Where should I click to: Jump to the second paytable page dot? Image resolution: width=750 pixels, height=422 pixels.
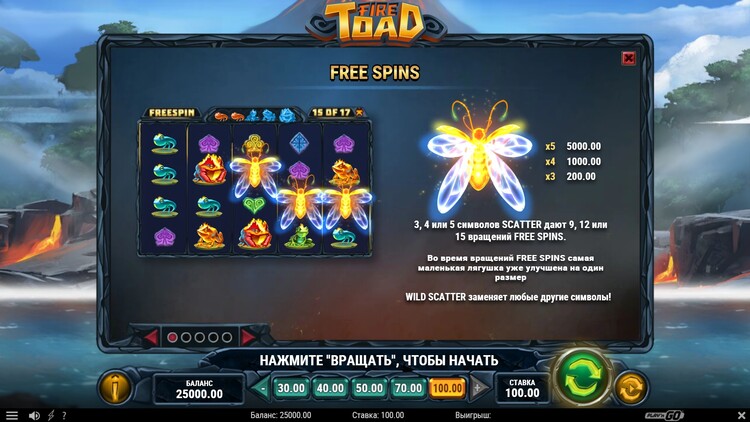click(186, 338)
